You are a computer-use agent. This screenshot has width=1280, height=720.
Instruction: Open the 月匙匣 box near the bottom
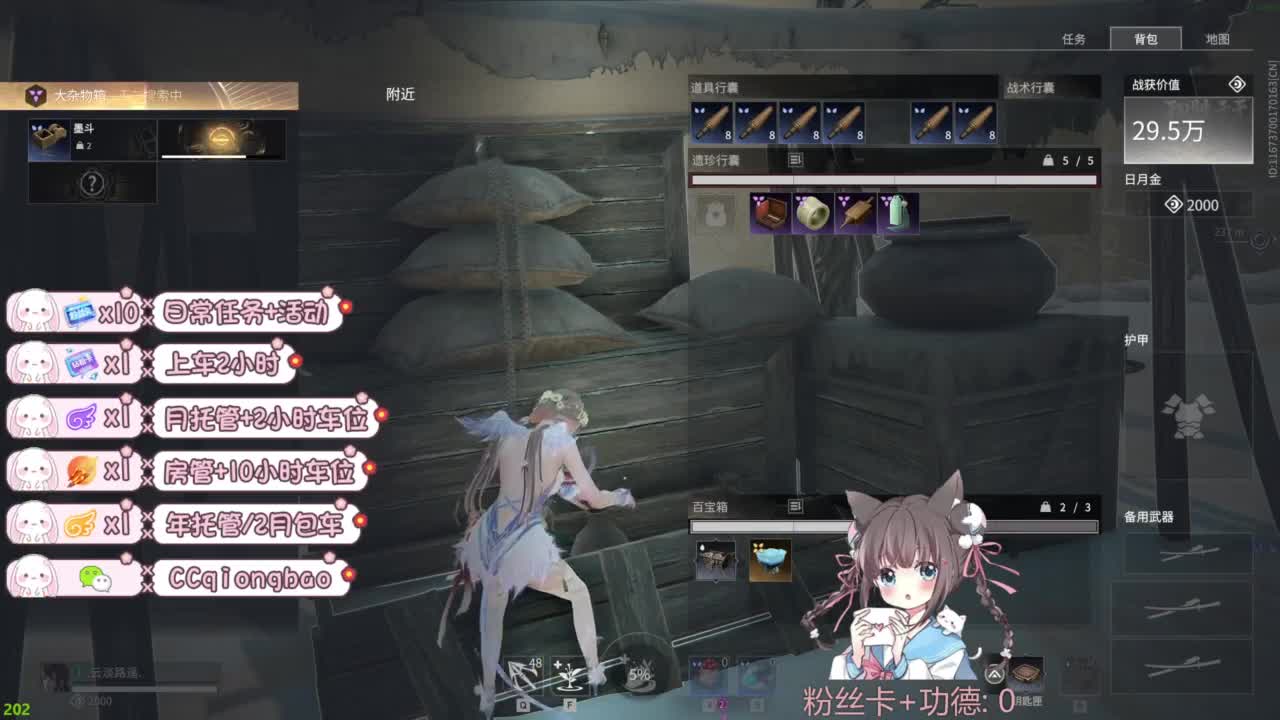[x=1026, y=672]
